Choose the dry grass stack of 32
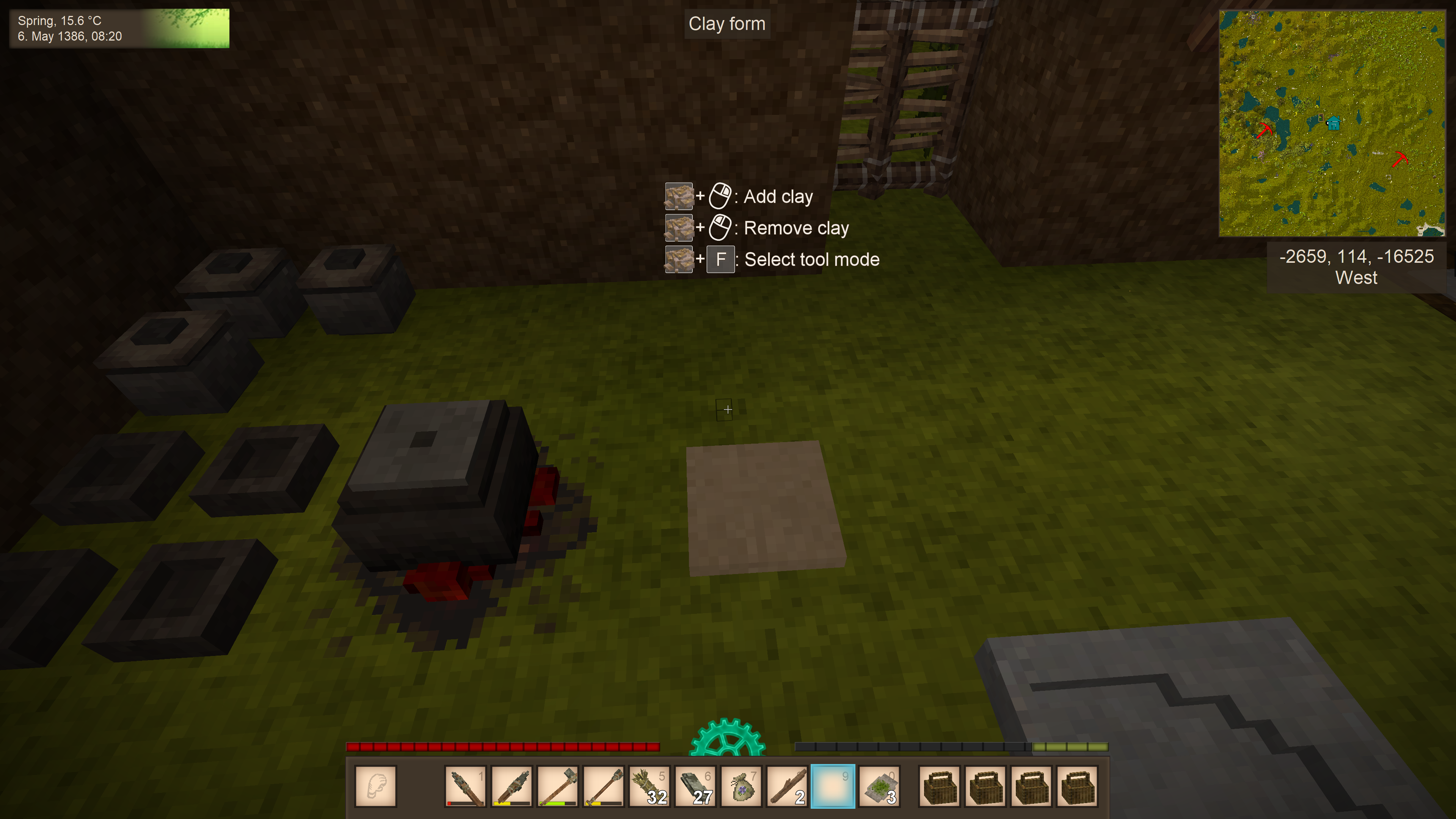 pos(650,786)
